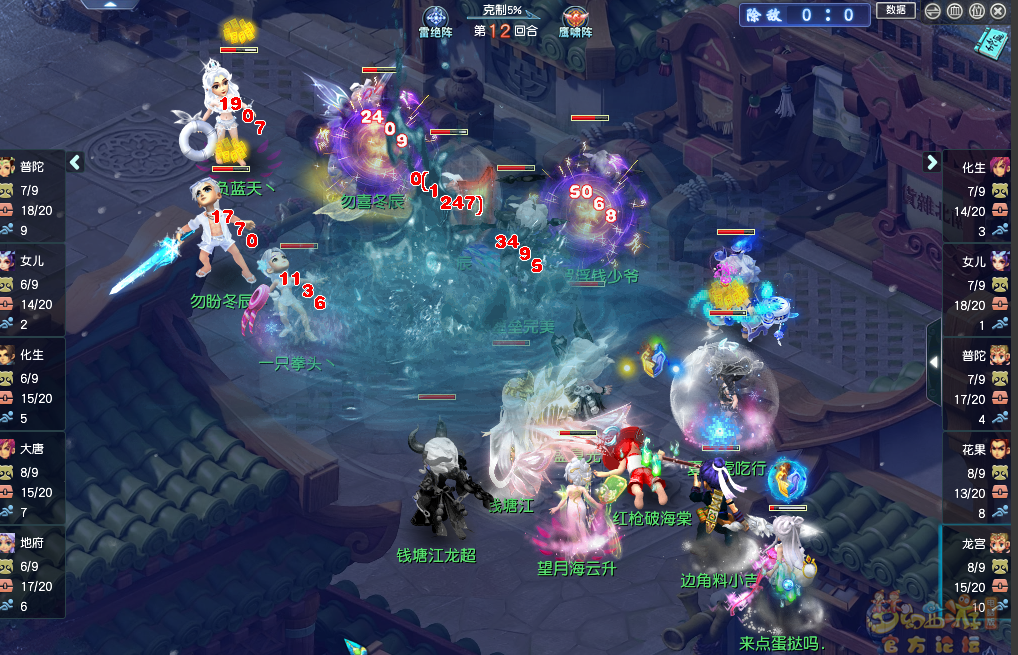The height and width of the screenshot is (655, 1018).
Task: Click the round 位 button
Action: pos(977,11)
